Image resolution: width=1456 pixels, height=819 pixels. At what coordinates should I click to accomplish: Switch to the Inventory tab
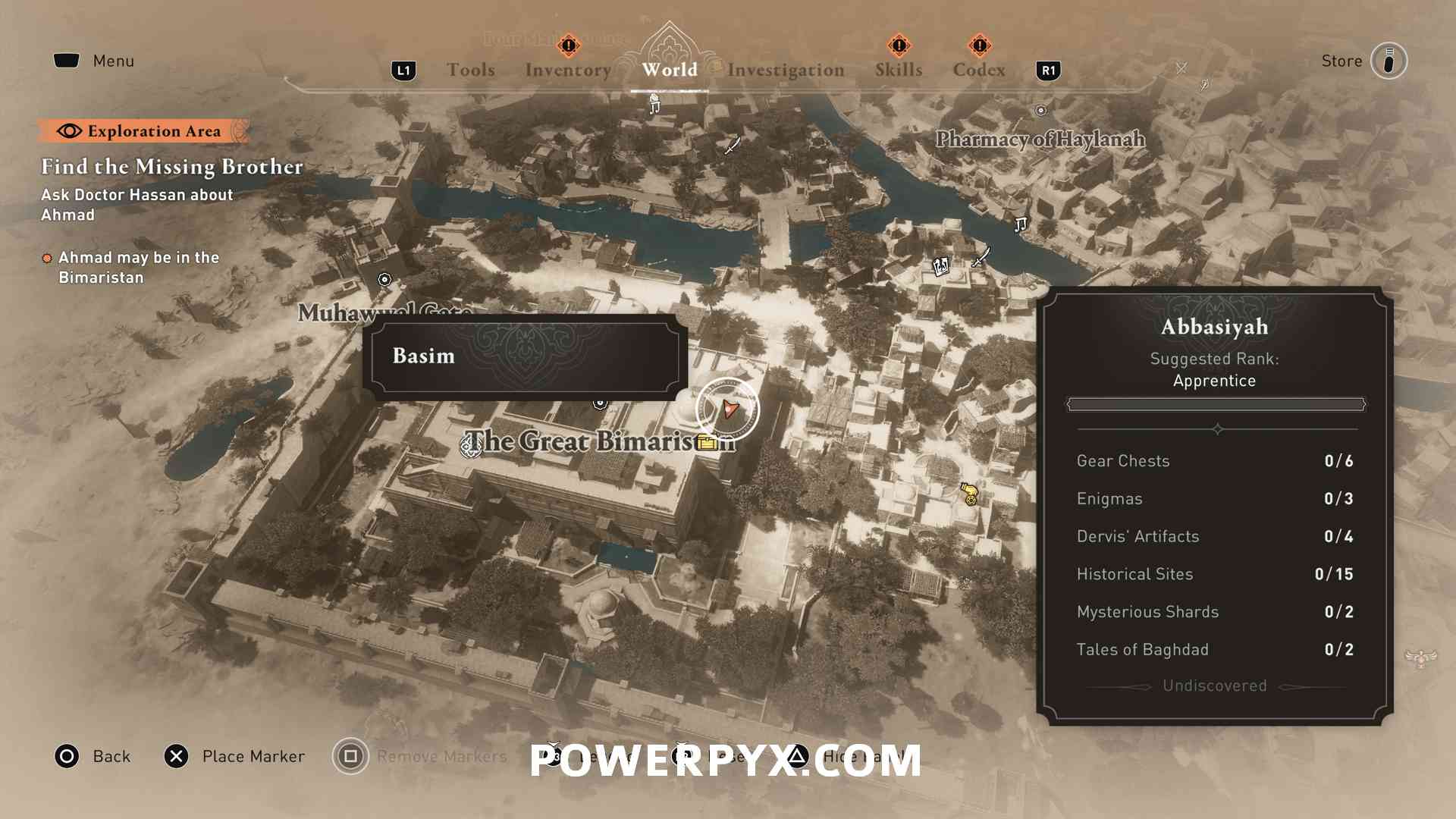(567, 69)
